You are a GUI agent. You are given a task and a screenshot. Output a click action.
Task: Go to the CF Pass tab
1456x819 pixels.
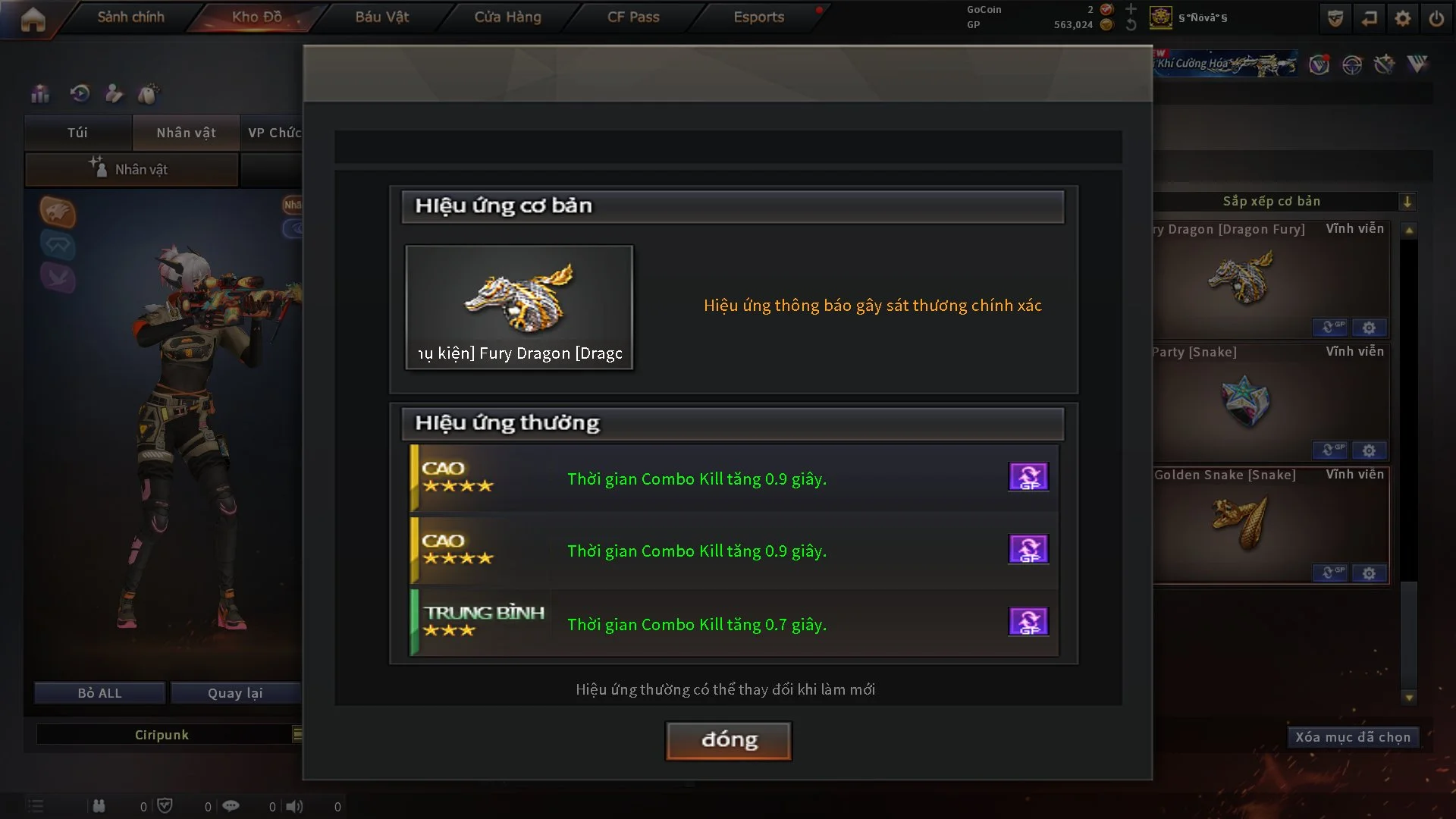[633, 17]
